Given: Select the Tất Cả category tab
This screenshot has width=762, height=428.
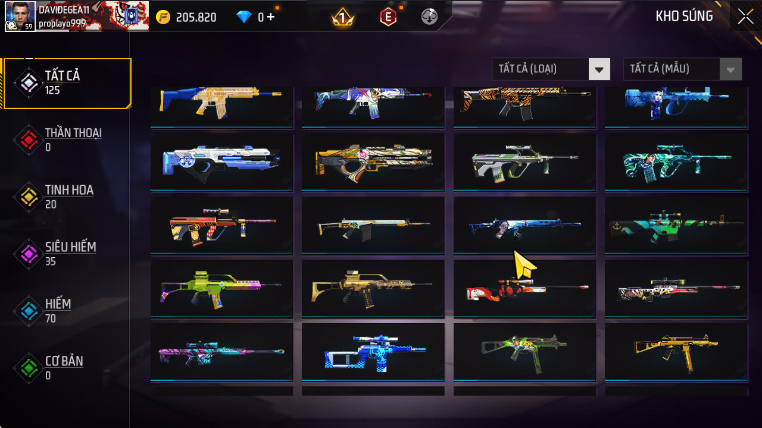Looking at the screenshot, I should point(67,83).
